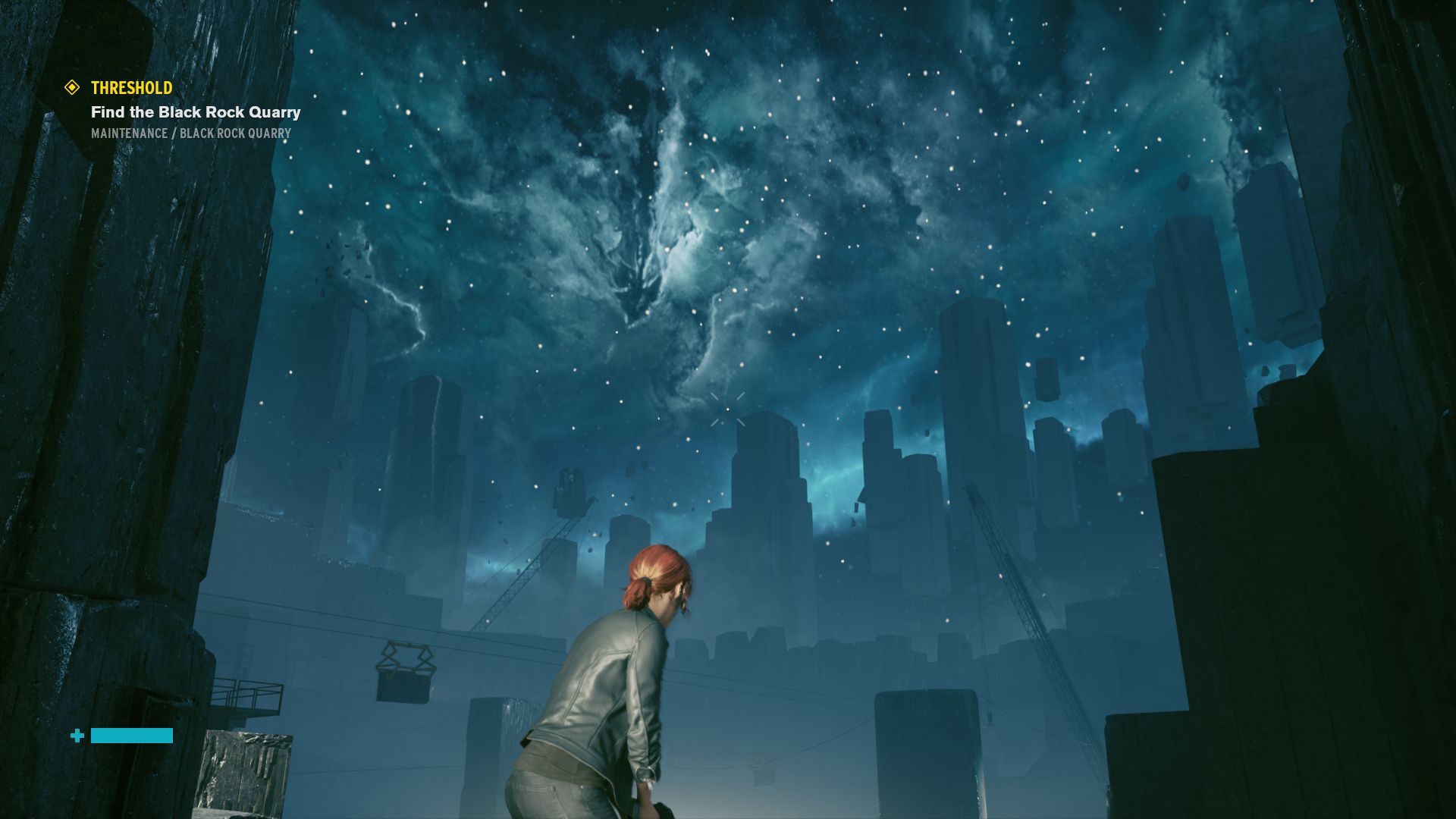Open the objective 'Find the Black Rock Quarry'
The image size is (1456, 819).
coord(196,112)
